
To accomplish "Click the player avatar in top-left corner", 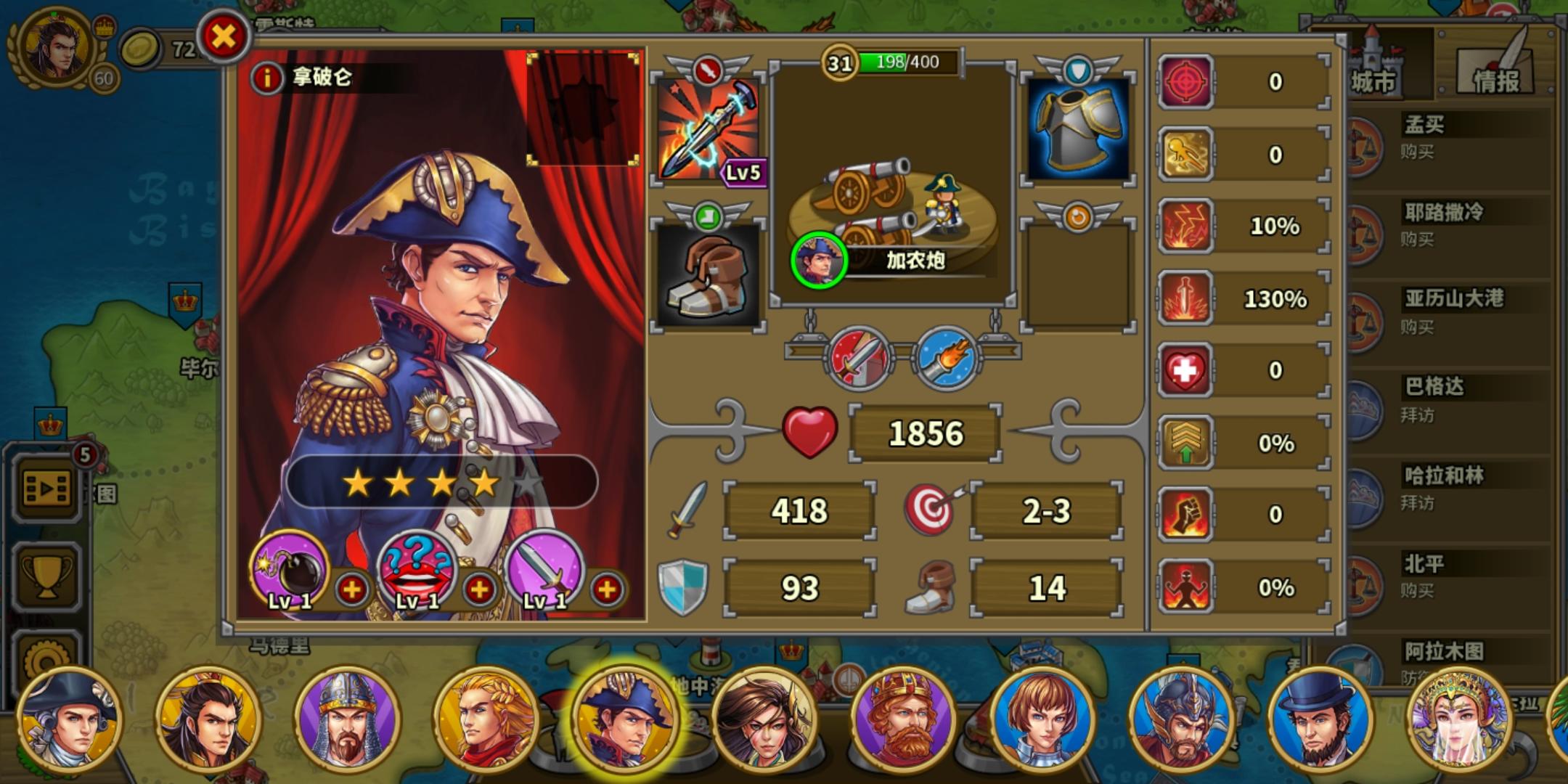I will [54, 47].
